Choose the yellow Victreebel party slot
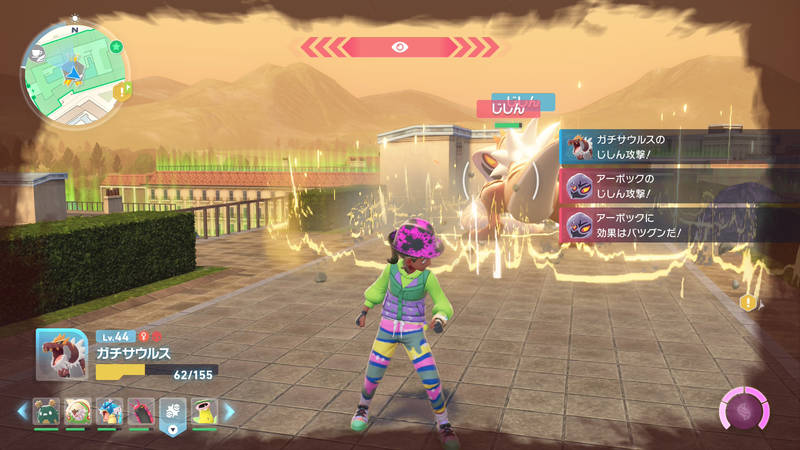This screenshot has height=450, width=800. click(204, 411)
